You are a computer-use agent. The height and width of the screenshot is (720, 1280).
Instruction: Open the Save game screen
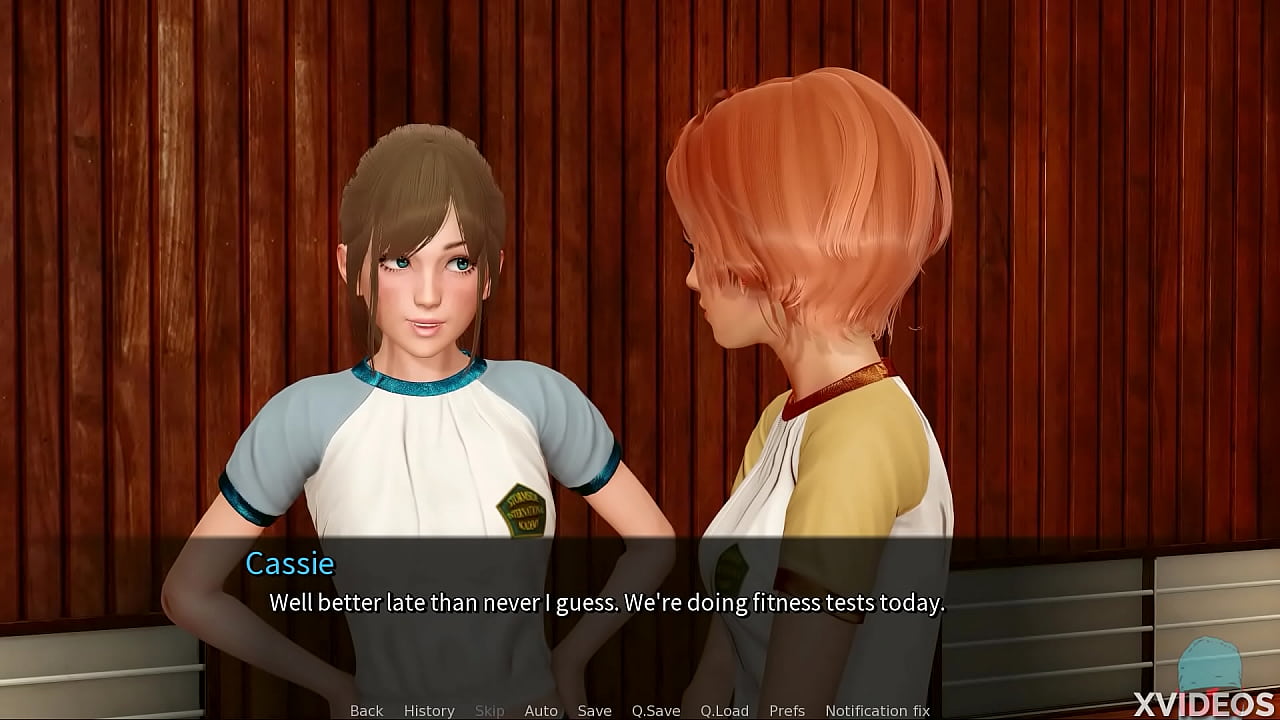[594, 710]
